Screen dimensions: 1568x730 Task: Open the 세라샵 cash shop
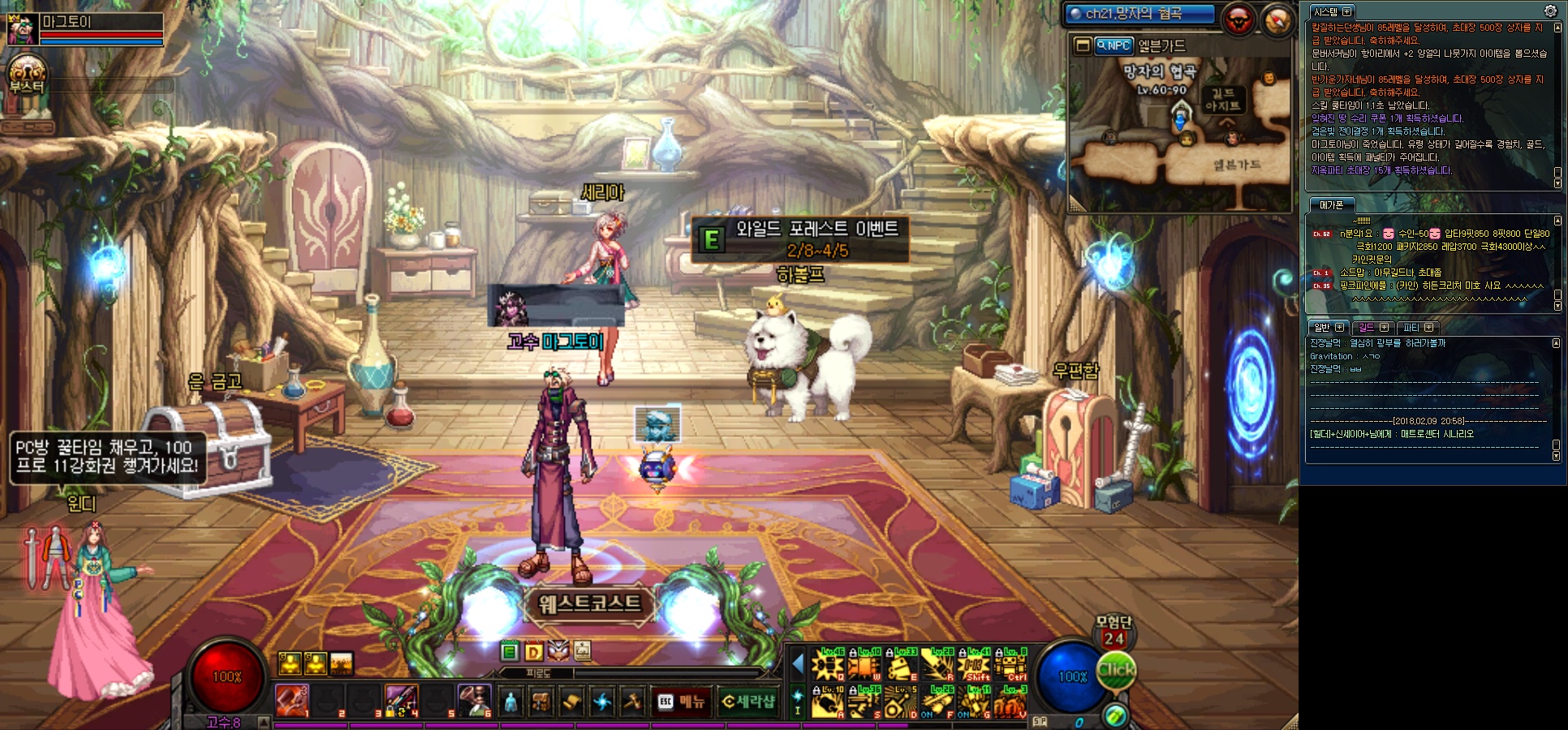pyautogui.click(x=747, y=702)
